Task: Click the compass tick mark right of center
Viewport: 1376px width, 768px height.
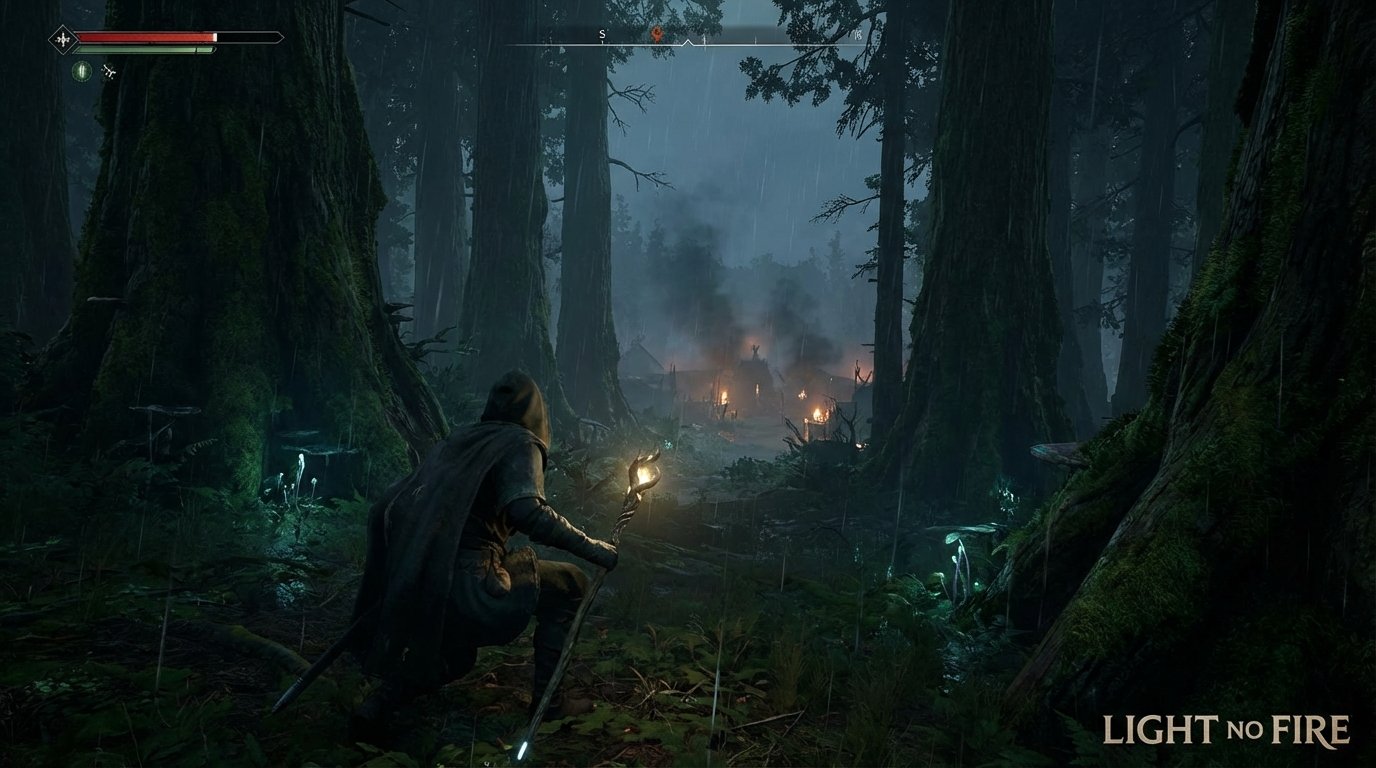Action: [704, 38]
